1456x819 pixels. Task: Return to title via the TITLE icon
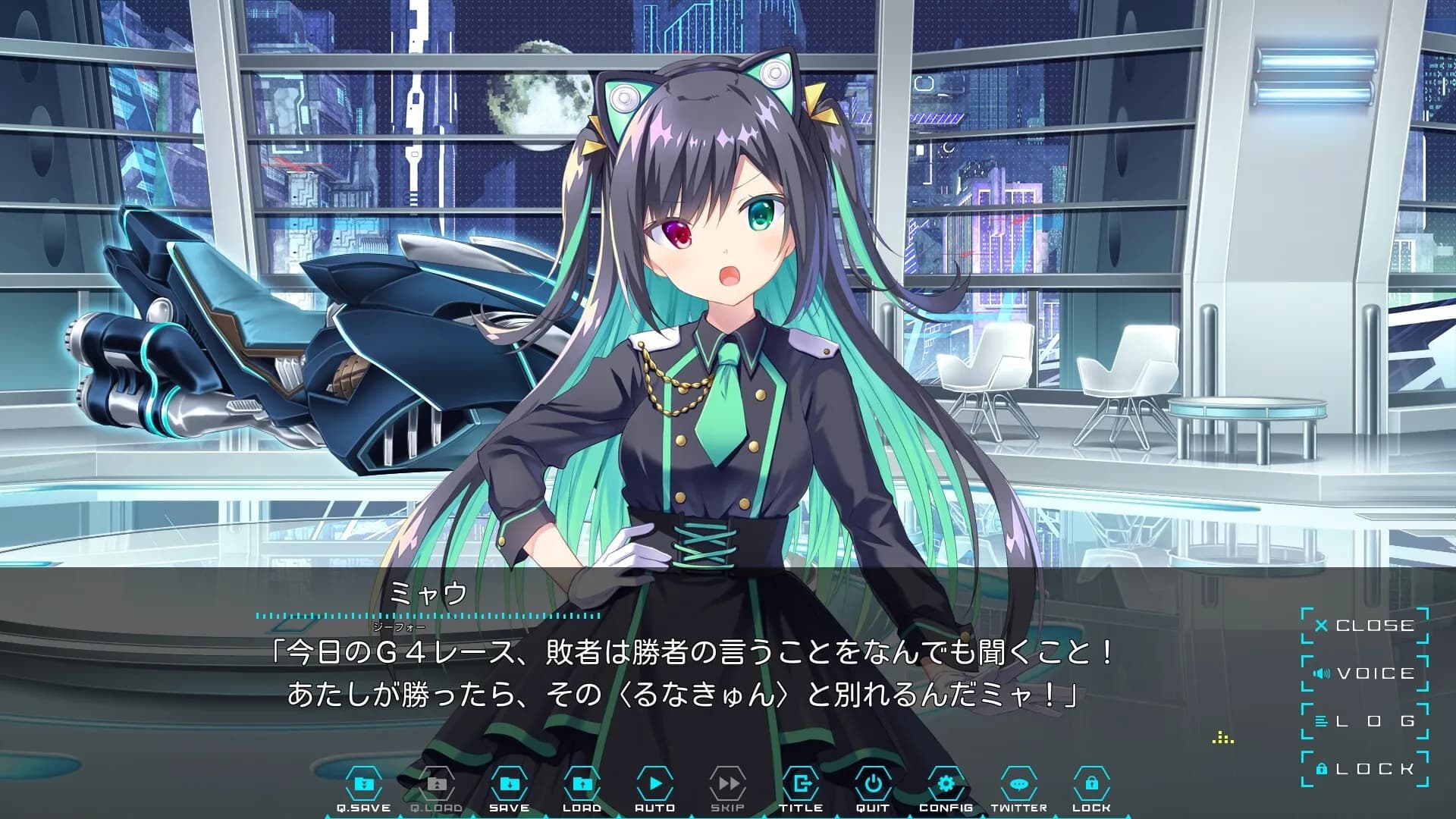(802, 785)
